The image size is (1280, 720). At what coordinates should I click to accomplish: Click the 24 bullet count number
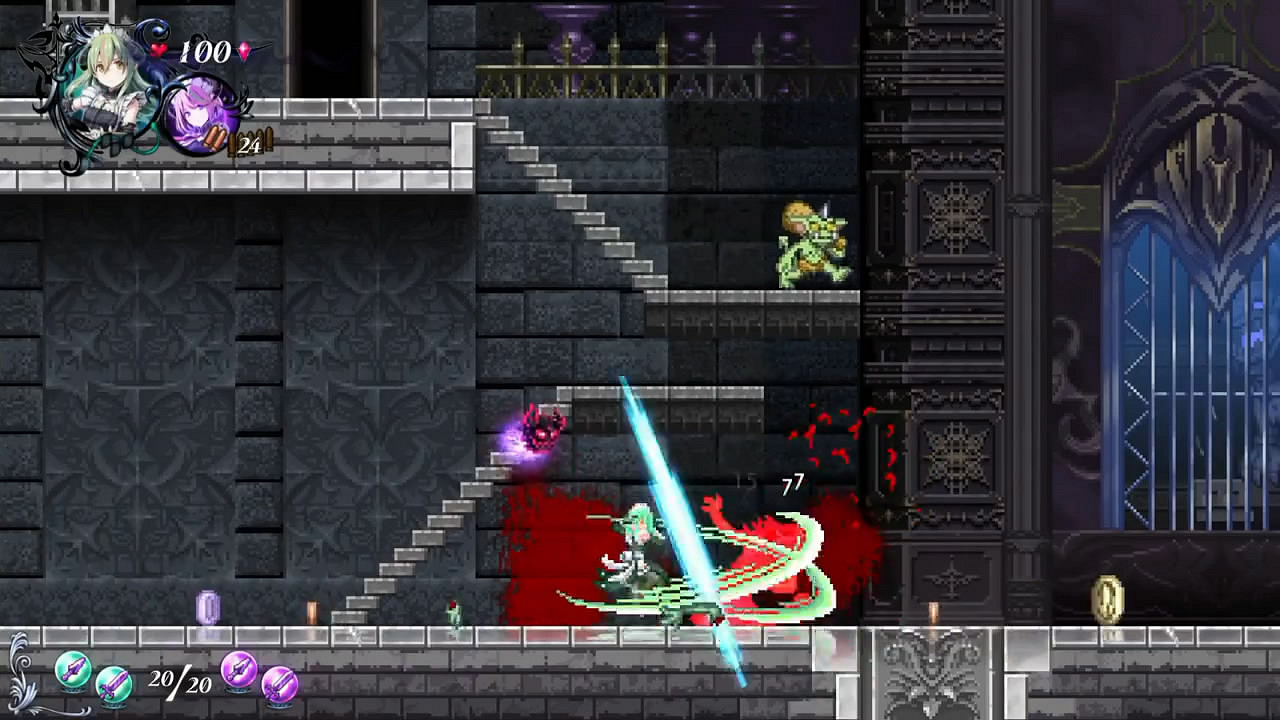[248, 142]
